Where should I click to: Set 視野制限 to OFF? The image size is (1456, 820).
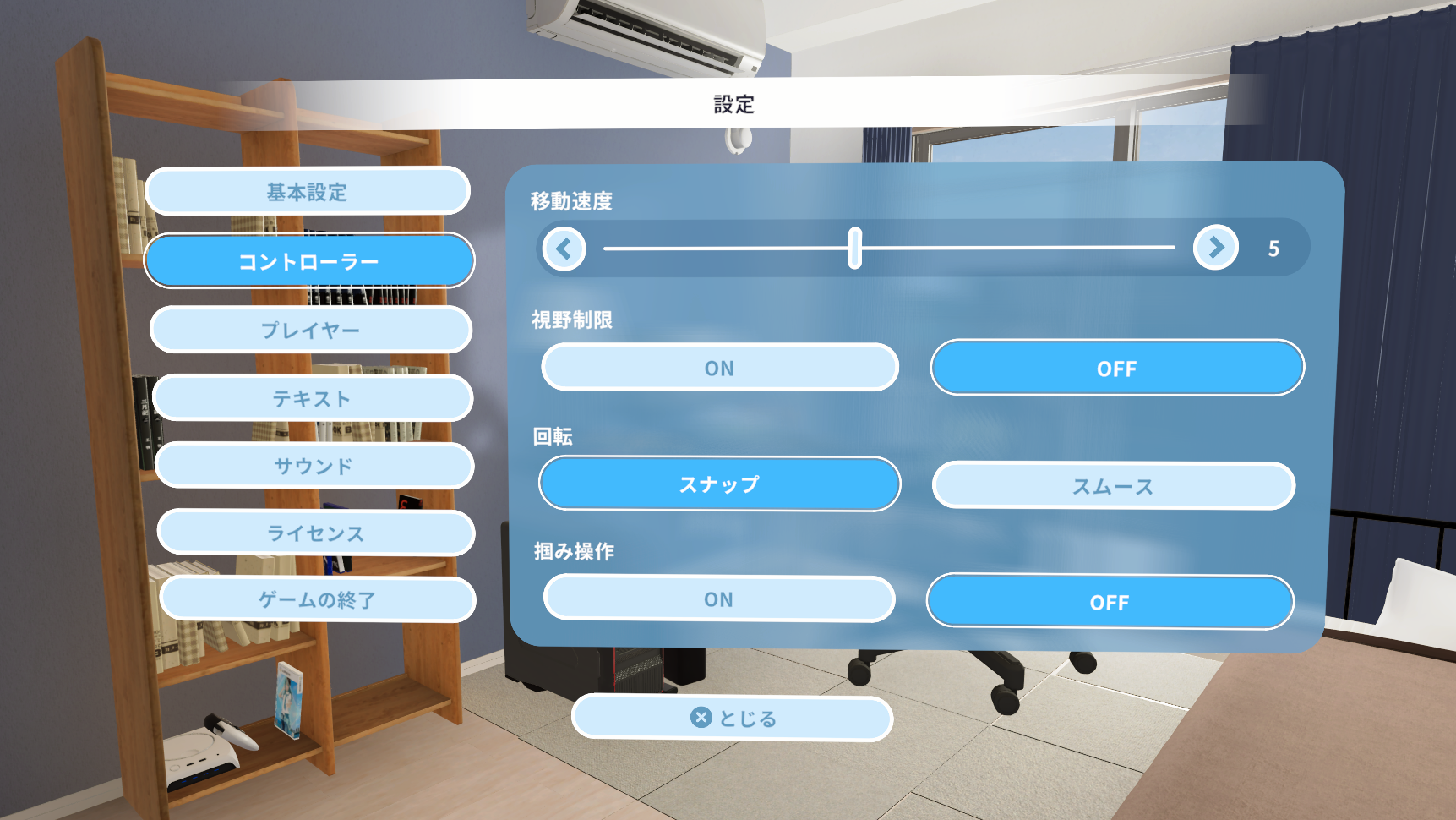(x=1117, y=369)
